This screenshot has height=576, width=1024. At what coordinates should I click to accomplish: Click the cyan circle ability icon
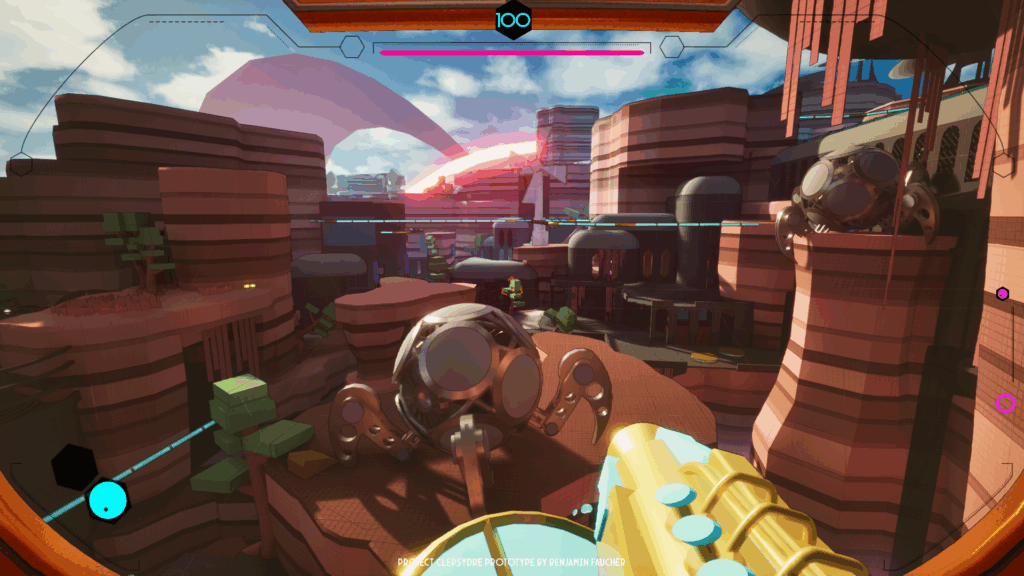tap(107, 500)
